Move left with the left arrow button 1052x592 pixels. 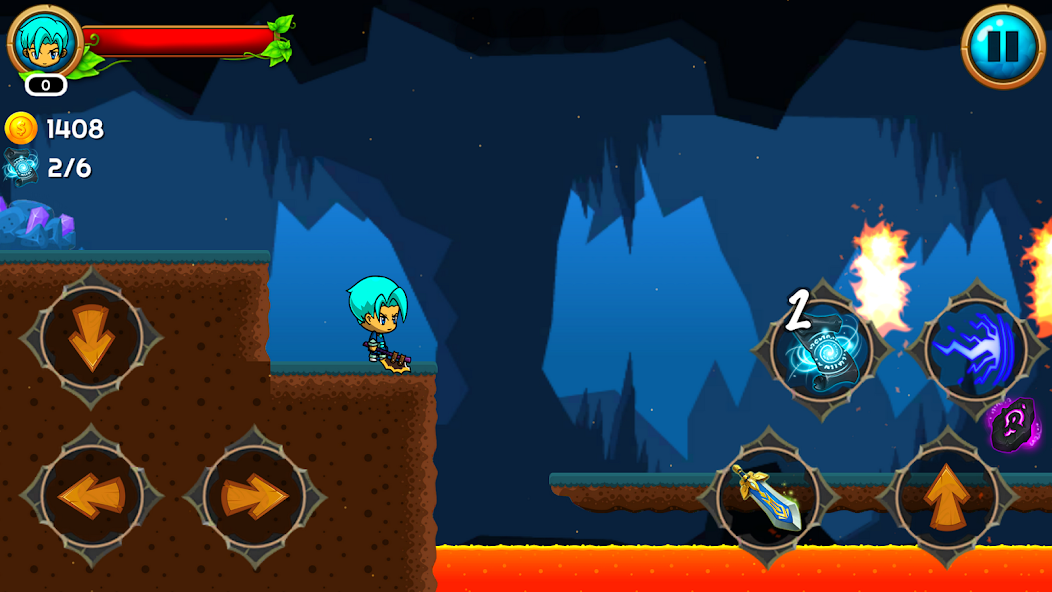[91, 495]
